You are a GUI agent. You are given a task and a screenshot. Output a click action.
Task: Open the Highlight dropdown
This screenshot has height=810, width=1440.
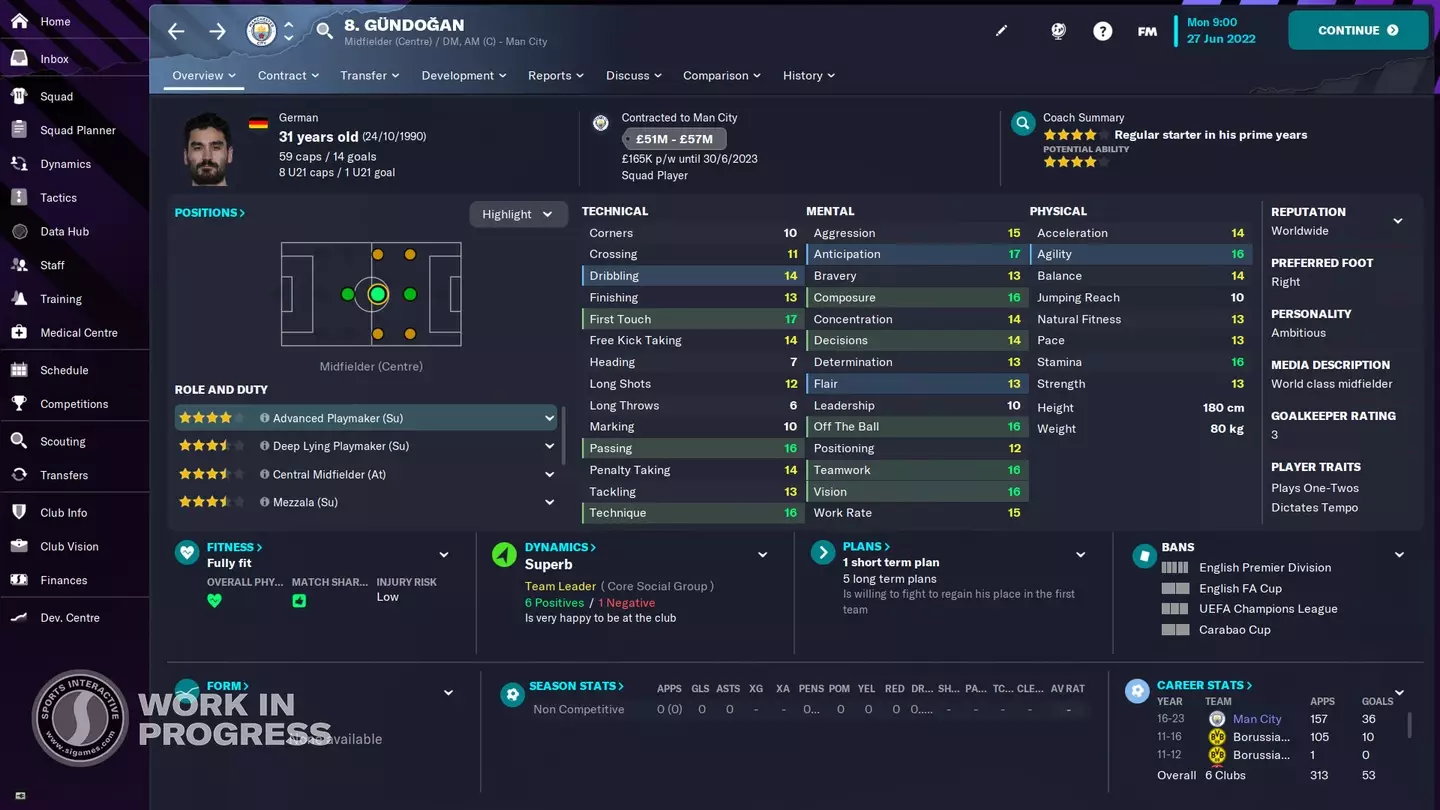click(518, 214)
